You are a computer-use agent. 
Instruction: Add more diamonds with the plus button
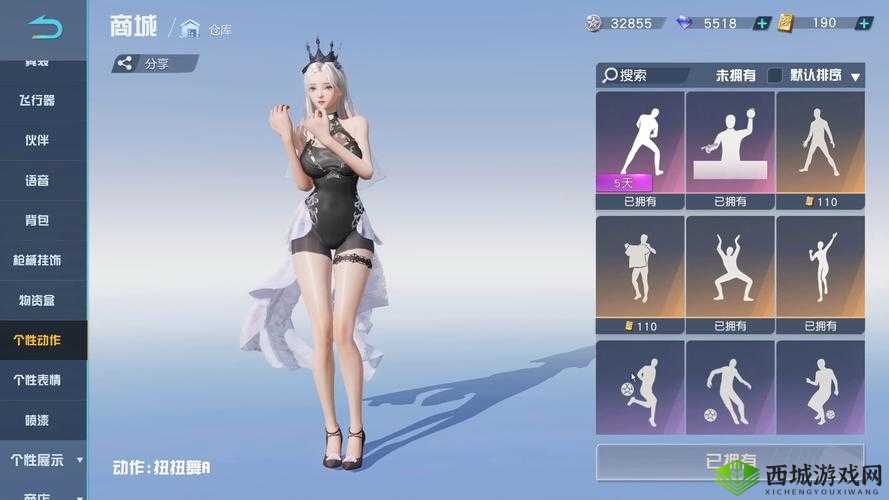tap(761, 23)
